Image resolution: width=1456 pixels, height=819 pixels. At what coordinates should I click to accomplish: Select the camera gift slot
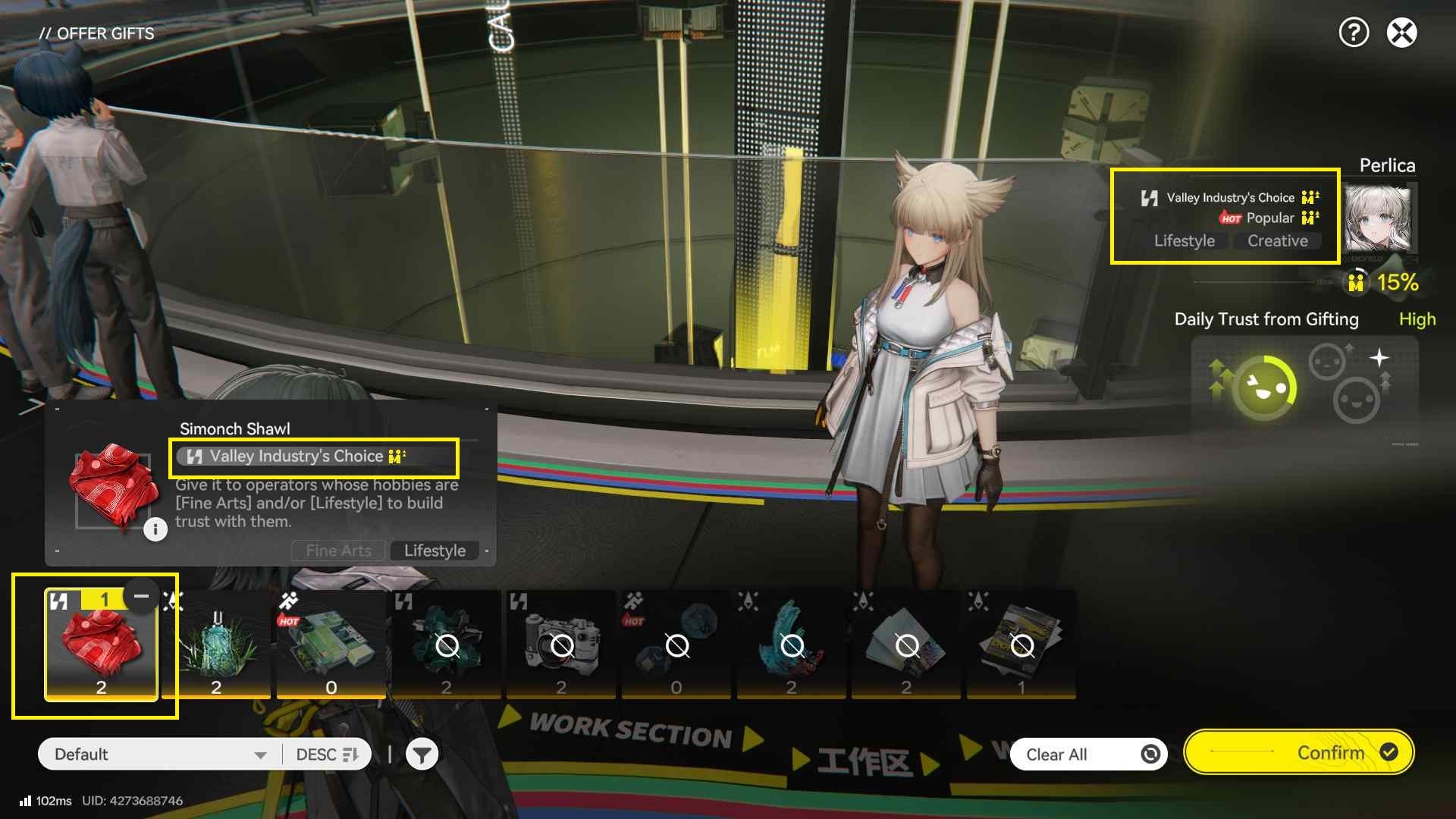point(561,645)
